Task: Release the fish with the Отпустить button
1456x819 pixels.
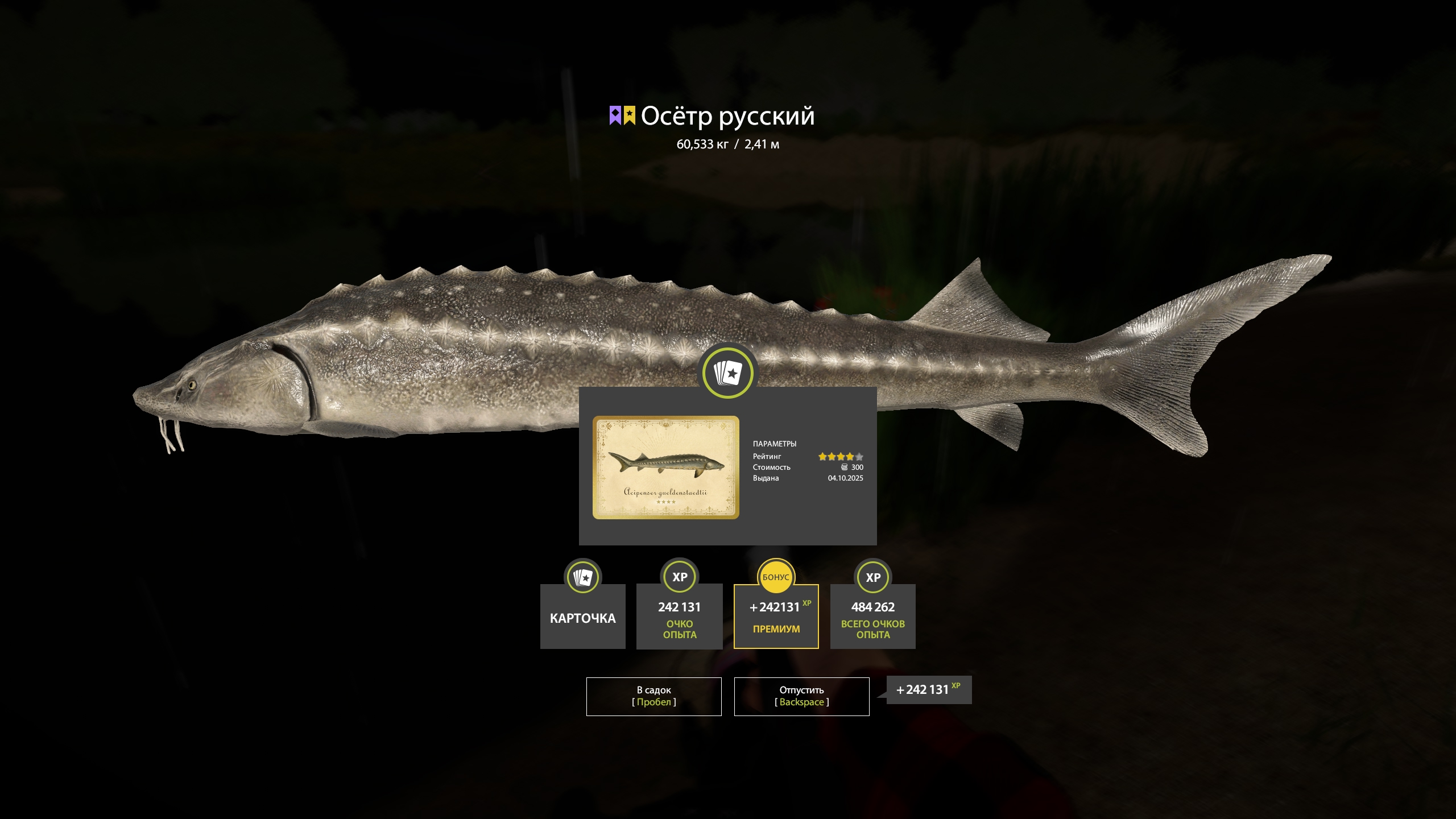Action: (x=801, y=696)
